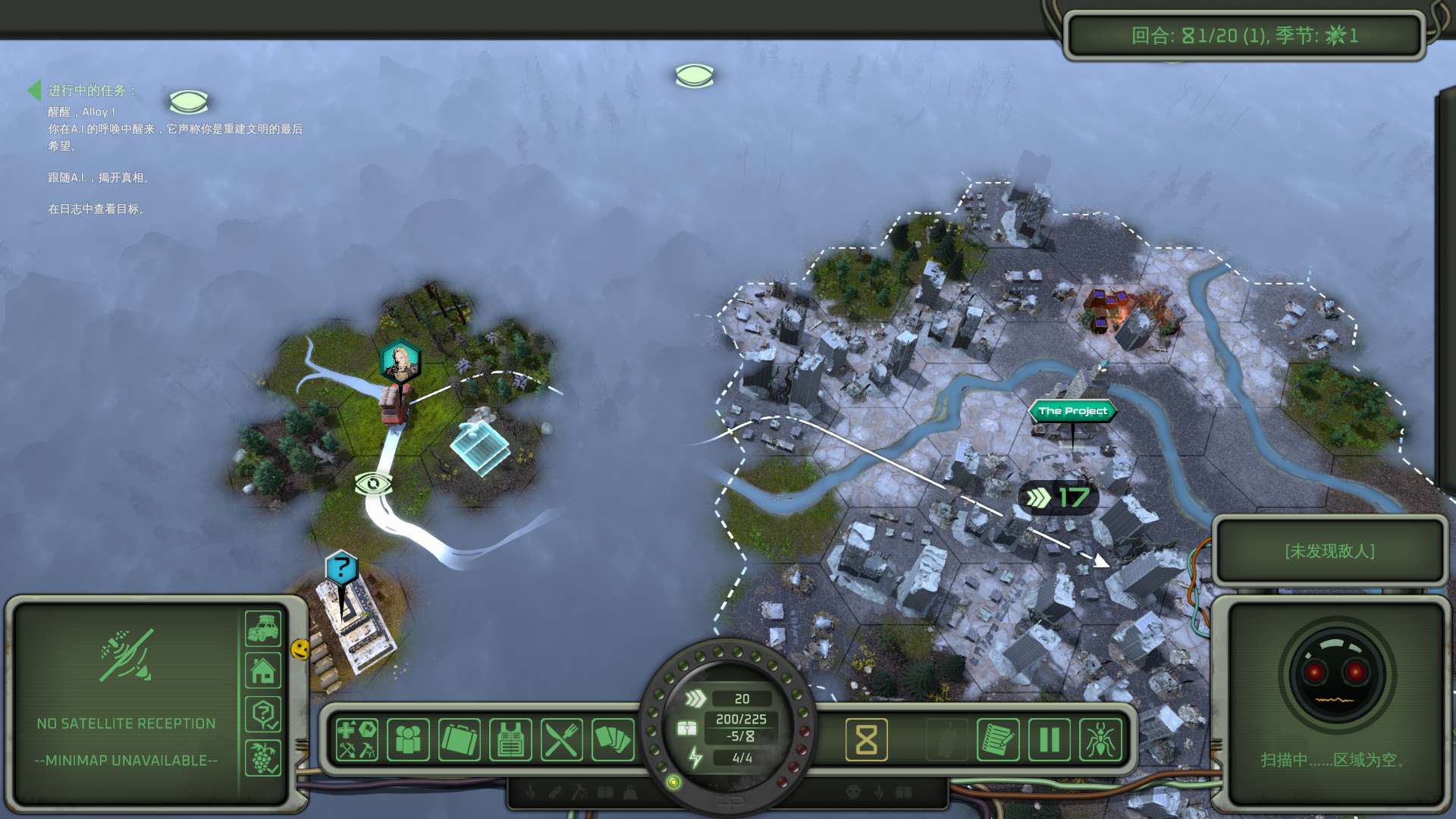
Task: Open the crafting and building tools menu
Action: (x=357, y=739)
